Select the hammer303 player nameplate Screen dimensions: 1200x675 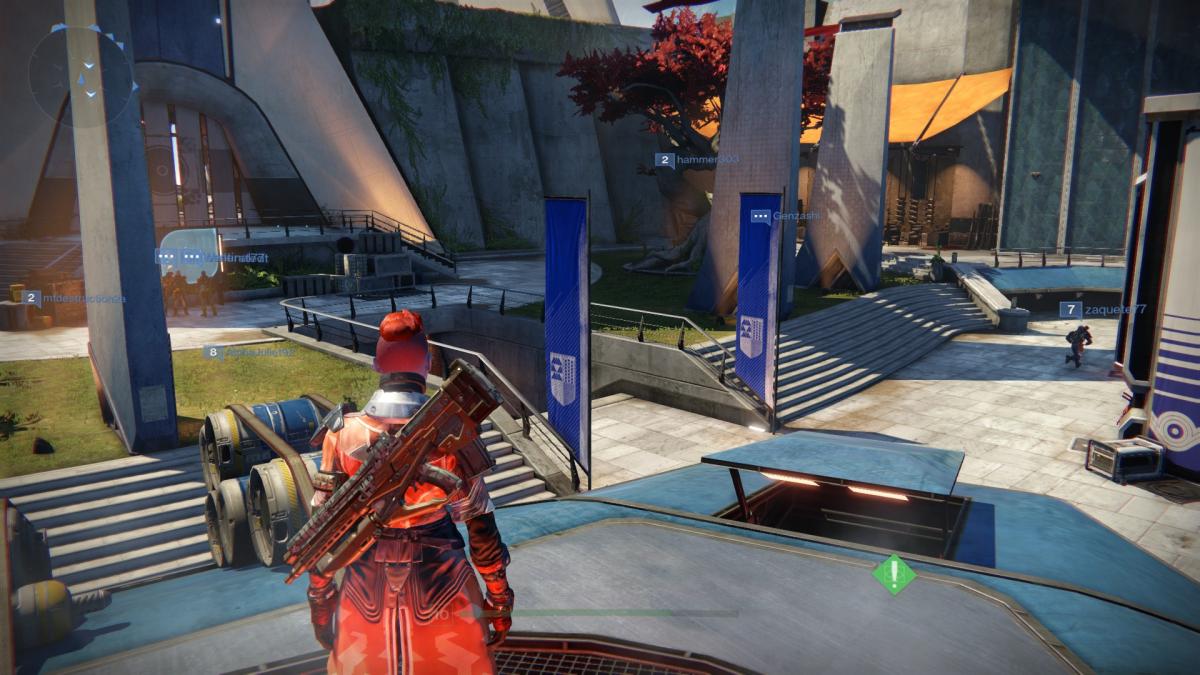(x=696, y=159)
